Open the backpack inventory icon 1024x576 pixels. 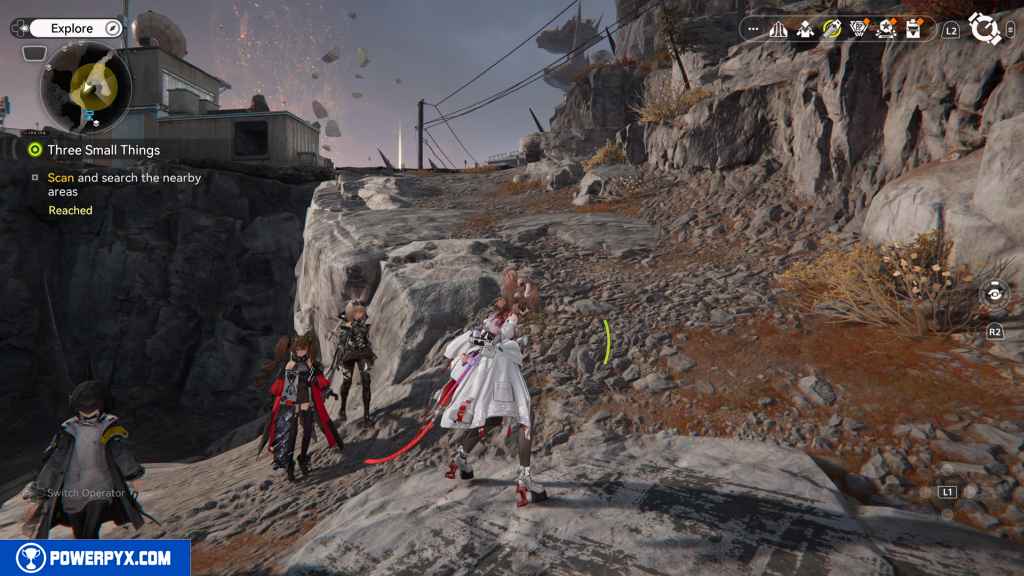coord(912,30)
